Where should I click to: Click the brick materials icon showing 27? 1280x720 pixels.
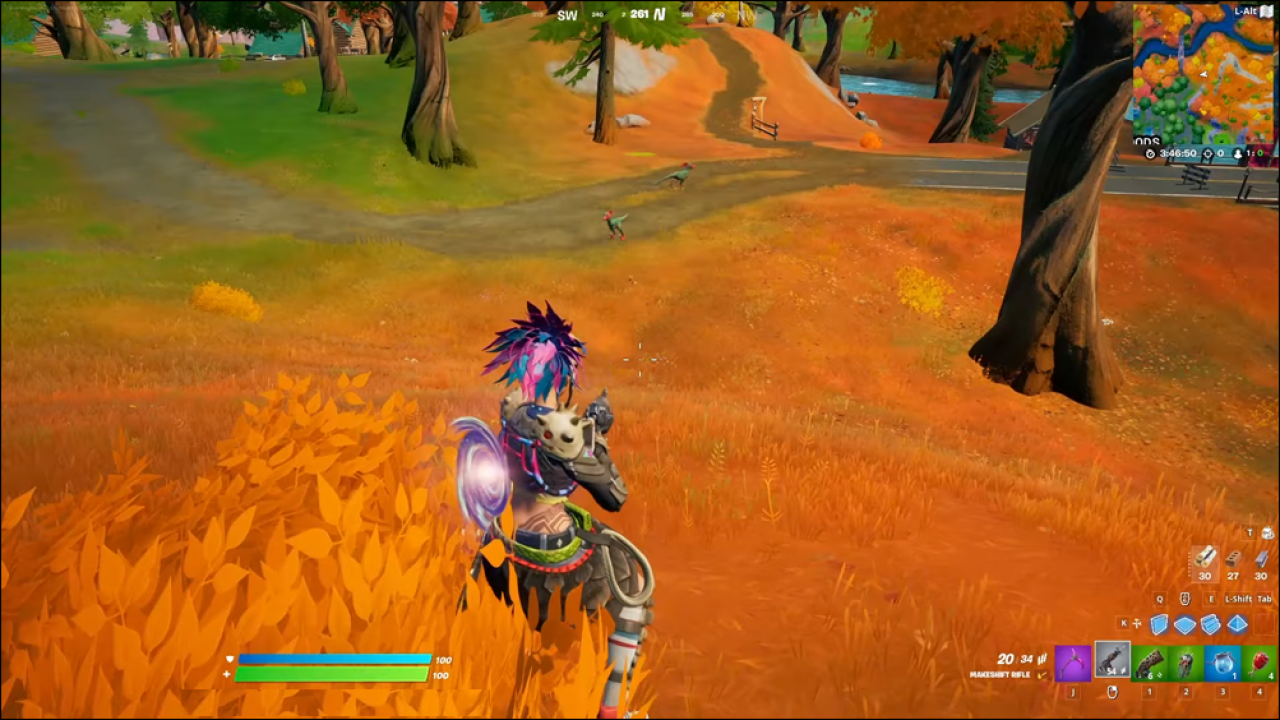pyautogui.click(x=1233, y=560)
